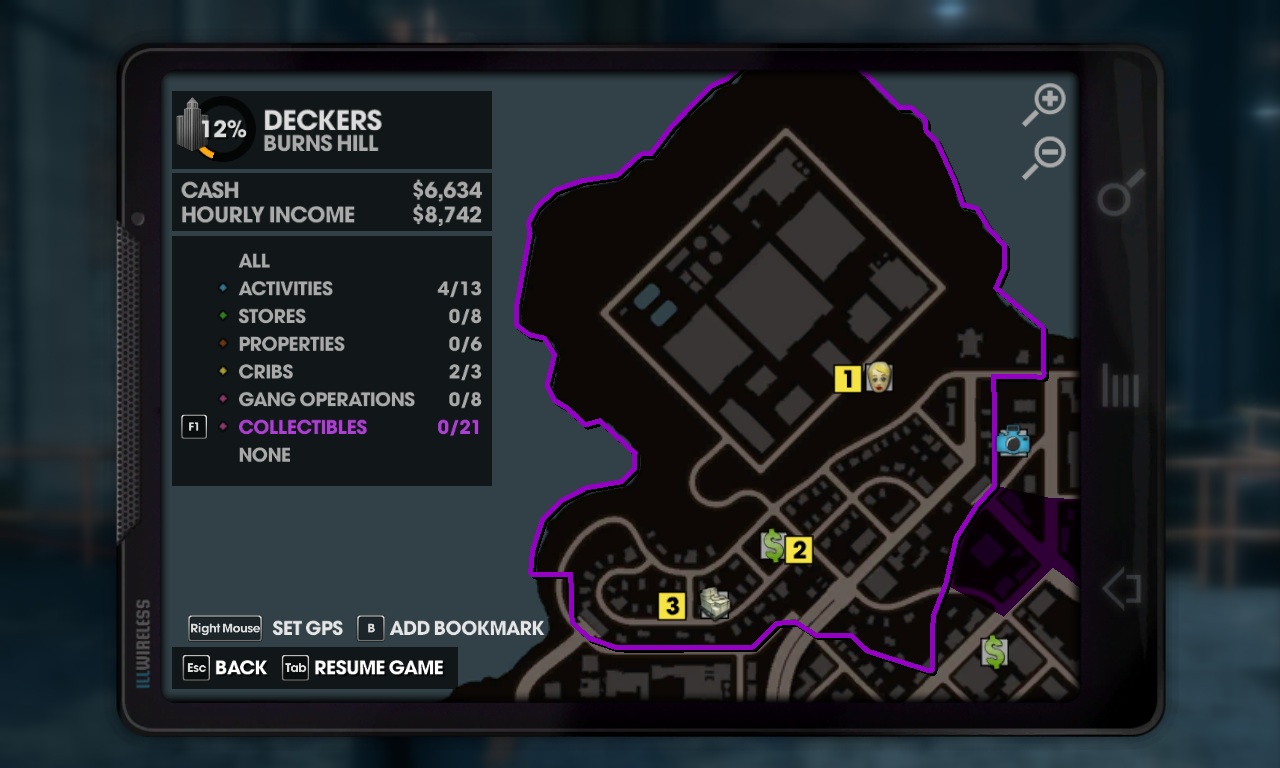Select the blue camera map marker
1280x768 pixels.
(1013, 441)
